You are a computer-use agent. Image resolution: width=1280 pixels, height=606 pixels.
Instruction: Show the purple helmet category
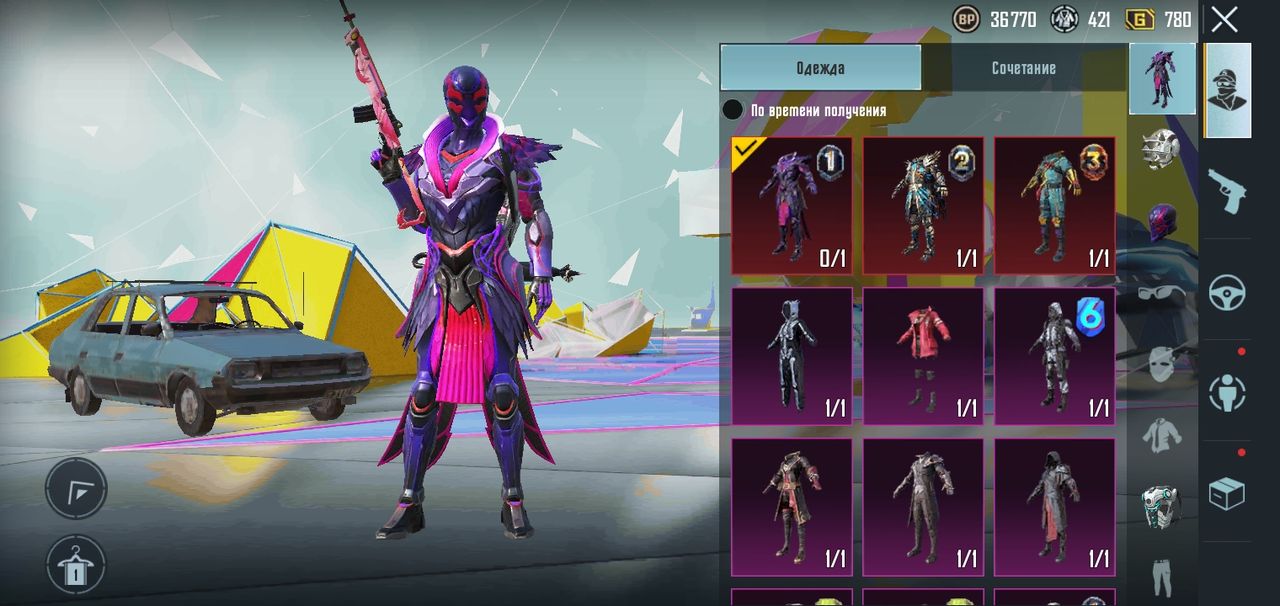coord(1161,221)
